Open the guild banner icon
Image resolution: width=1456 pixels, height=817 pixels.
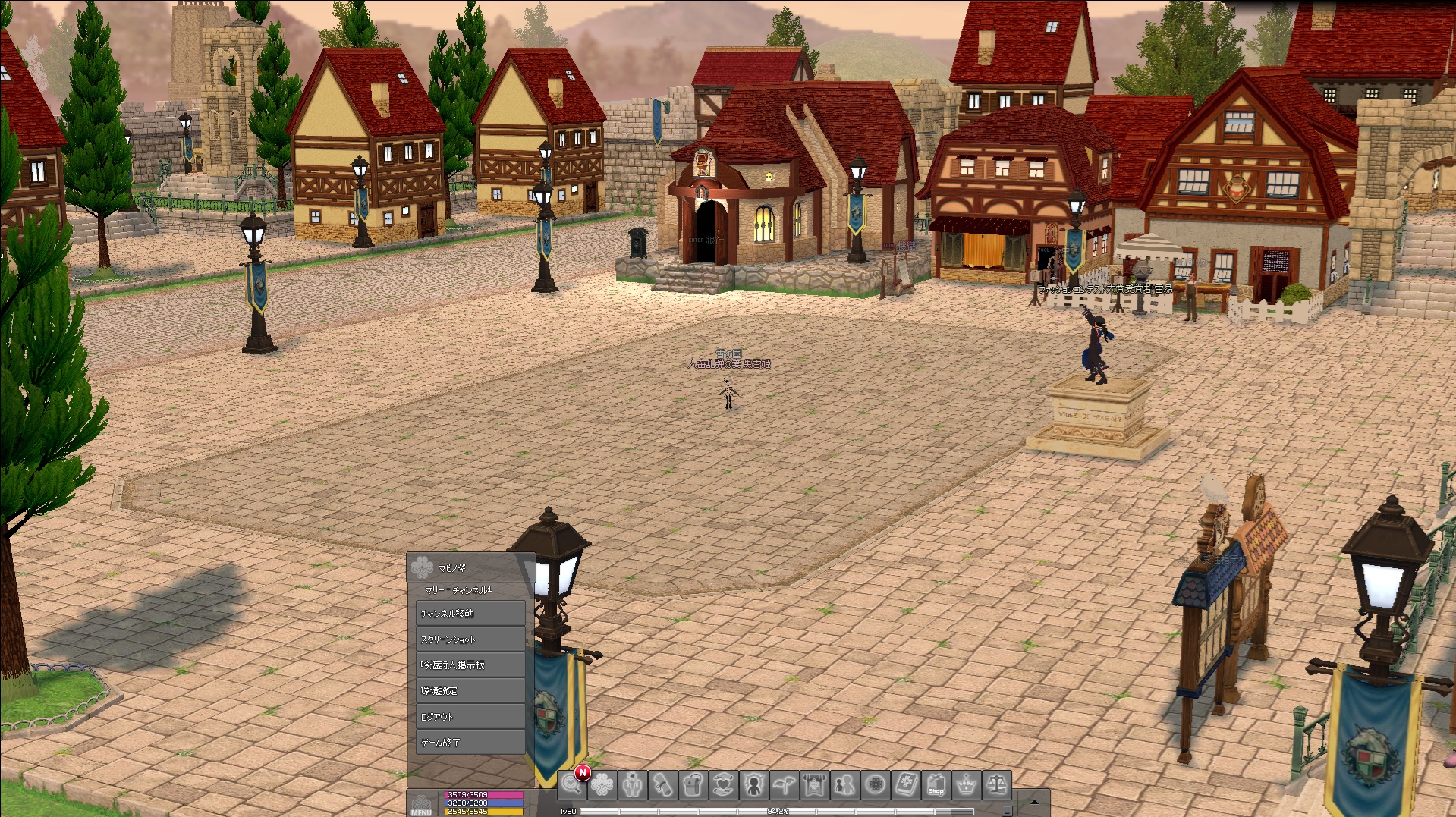point(814,784)
